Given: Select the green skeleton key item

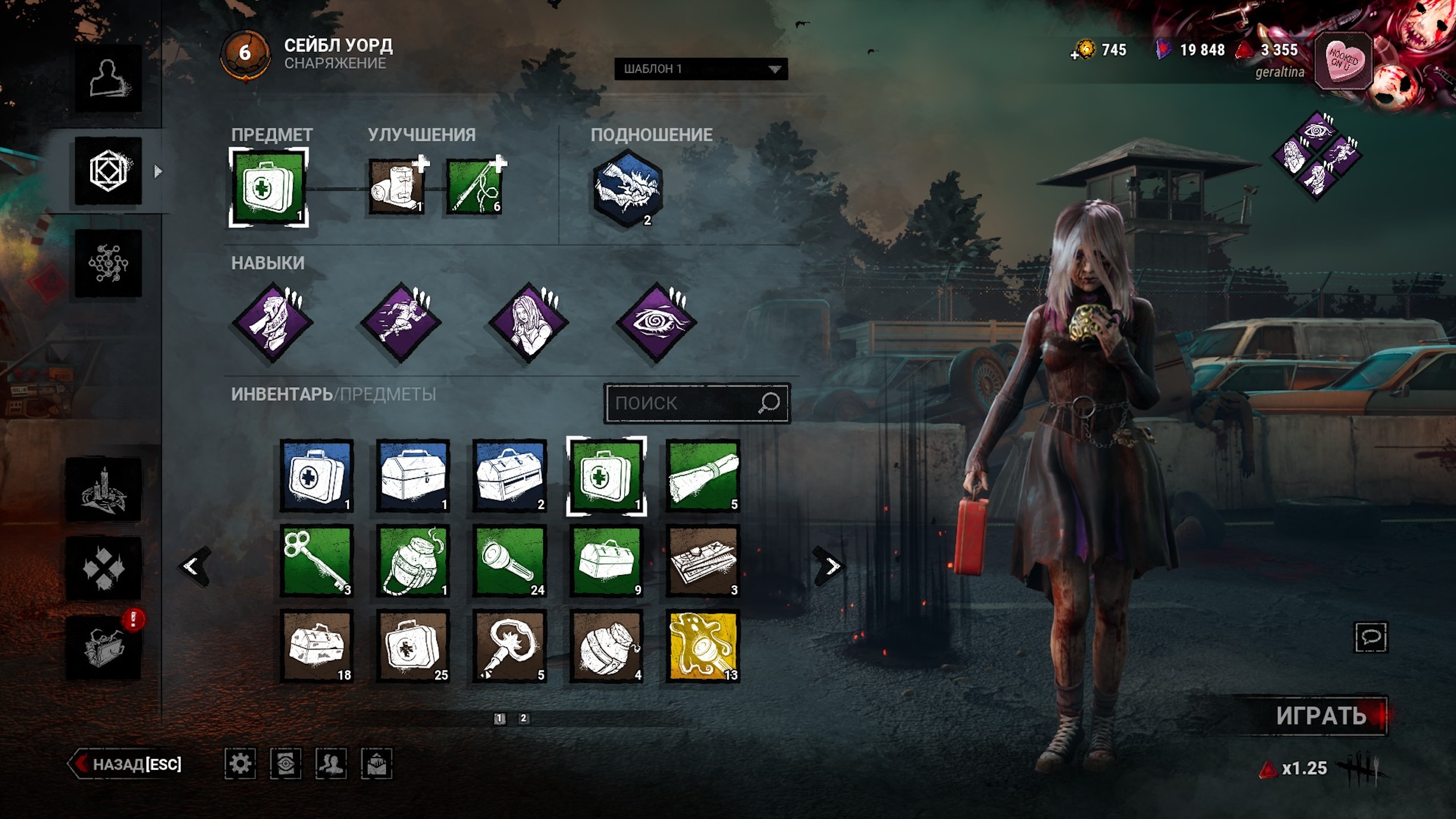Looking at the screenshot, I should coord(317,561).
